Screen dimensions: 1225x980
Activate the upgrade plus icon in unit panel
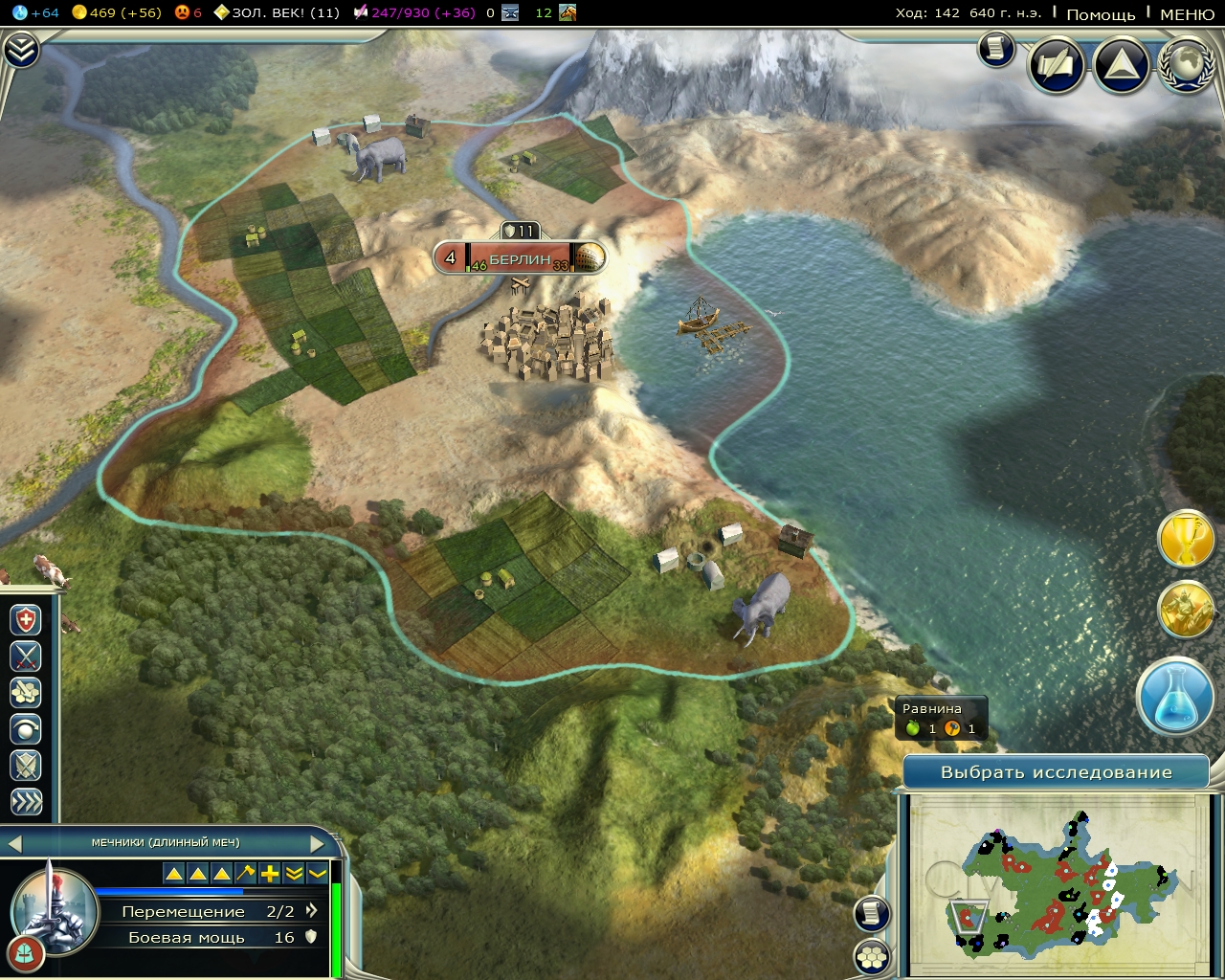point(268,874)
